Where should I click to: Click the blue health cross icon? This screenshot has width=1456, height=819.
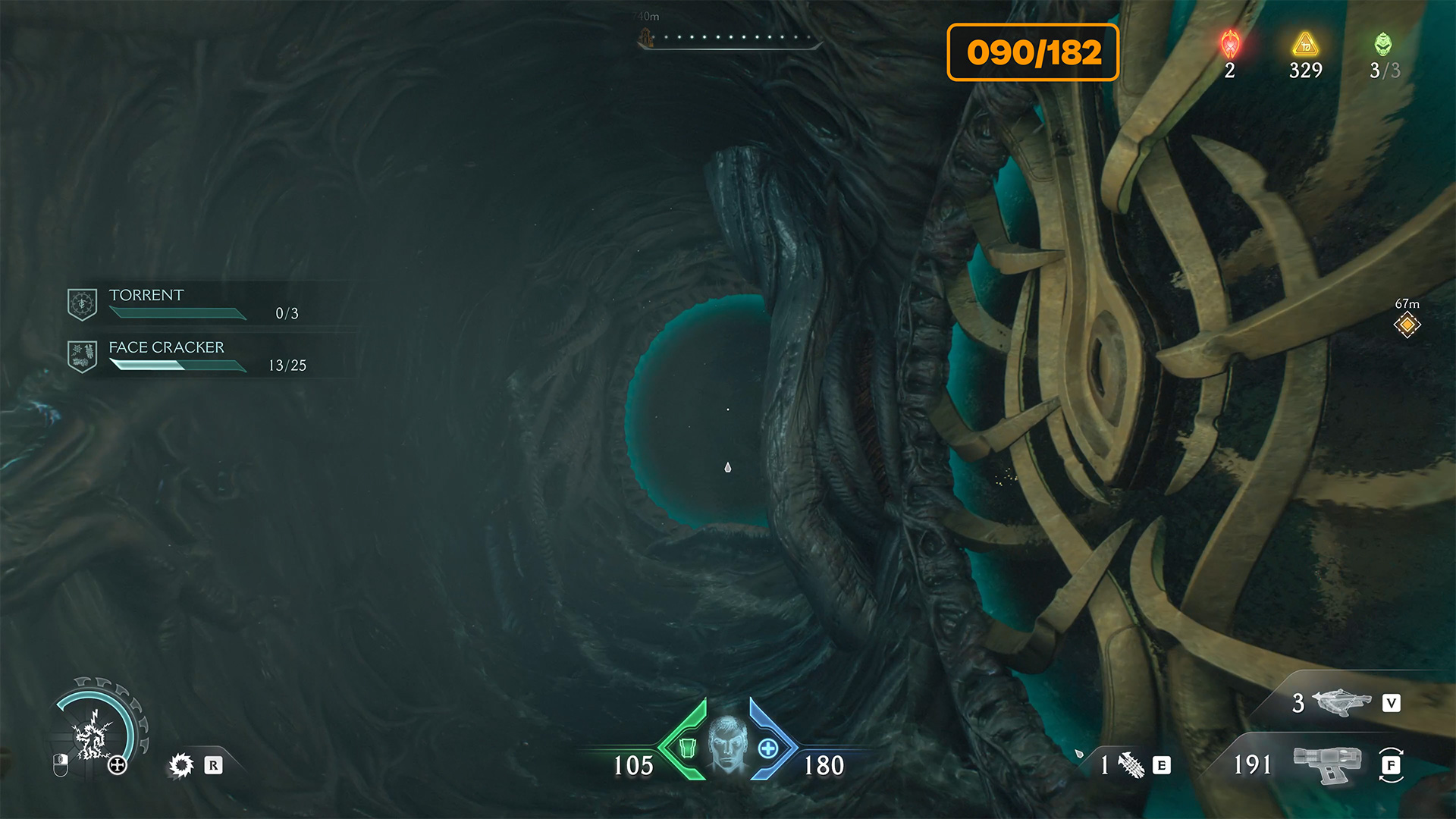pos(768,748)
